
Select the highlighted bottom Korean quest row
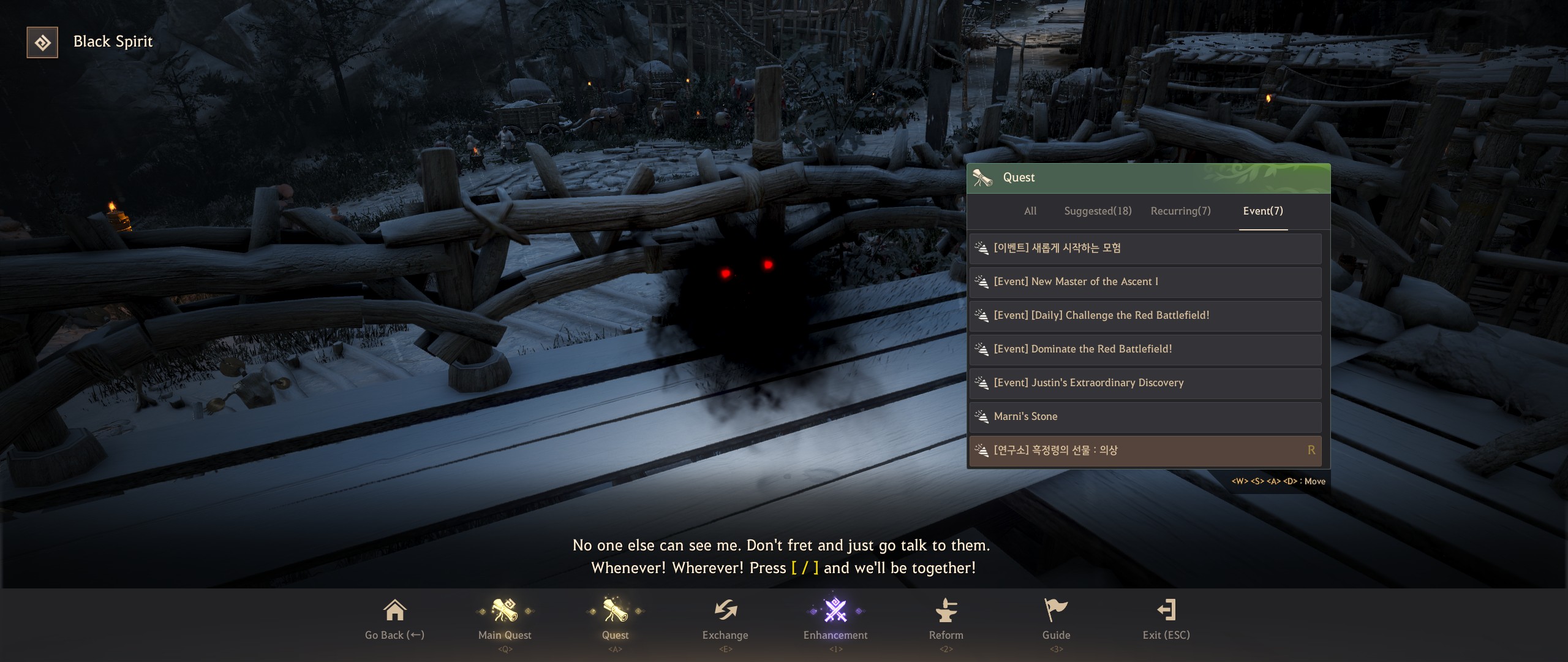pos(1144,451)
